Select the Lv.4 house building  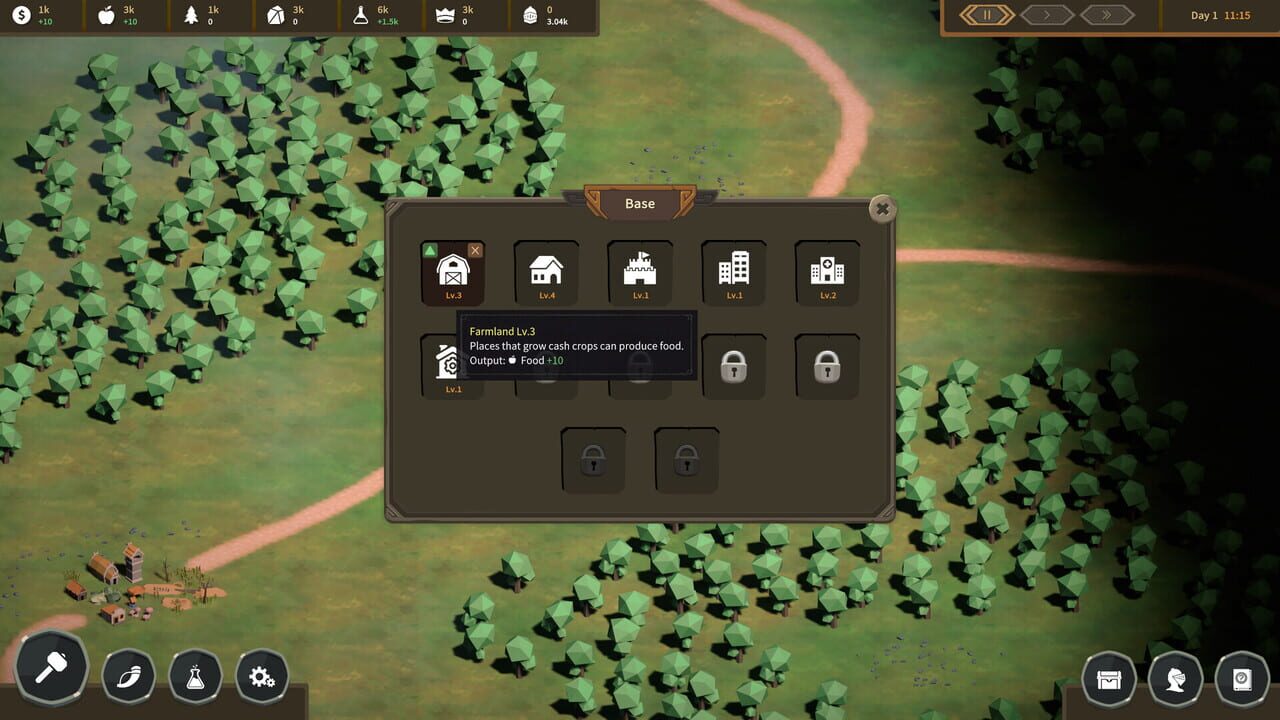click(x=545, y=272)
